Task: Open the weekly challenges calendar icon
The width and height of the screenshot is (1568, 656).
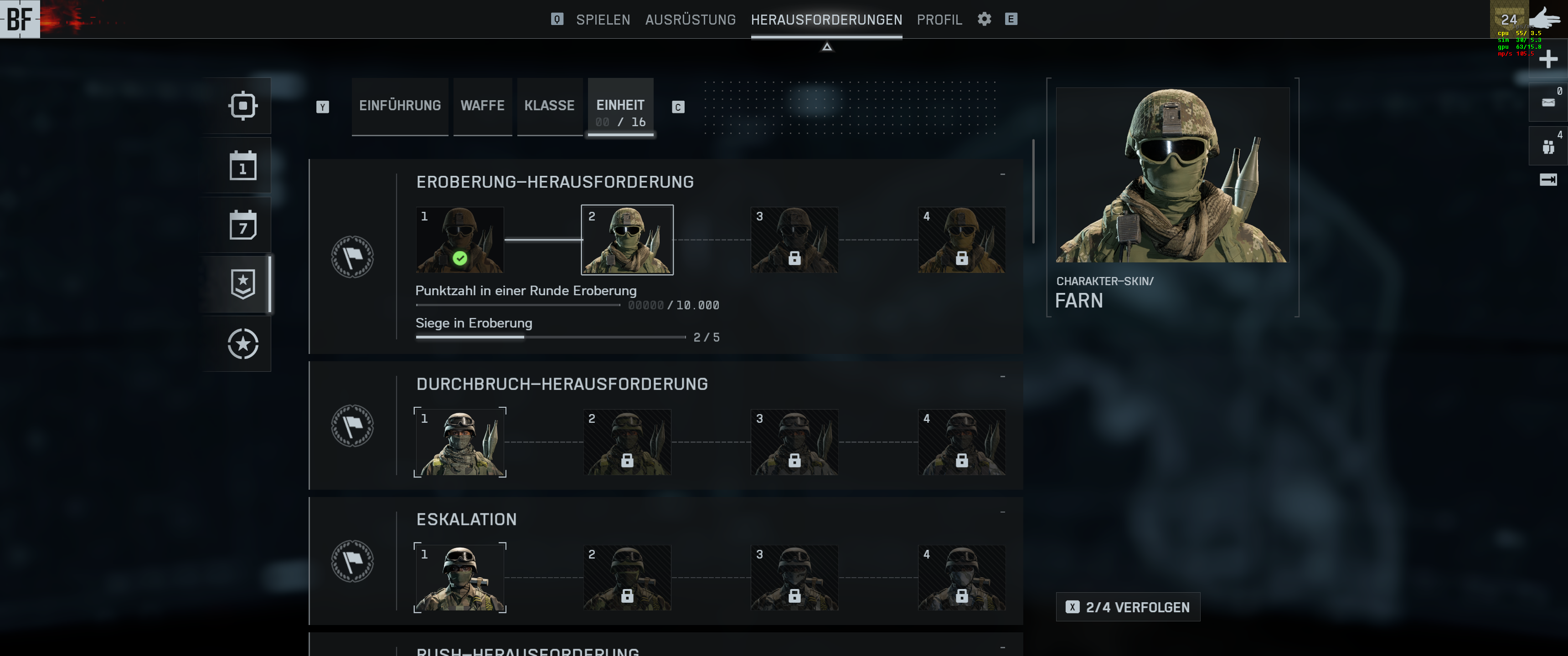Action: (x=243, y=225)
